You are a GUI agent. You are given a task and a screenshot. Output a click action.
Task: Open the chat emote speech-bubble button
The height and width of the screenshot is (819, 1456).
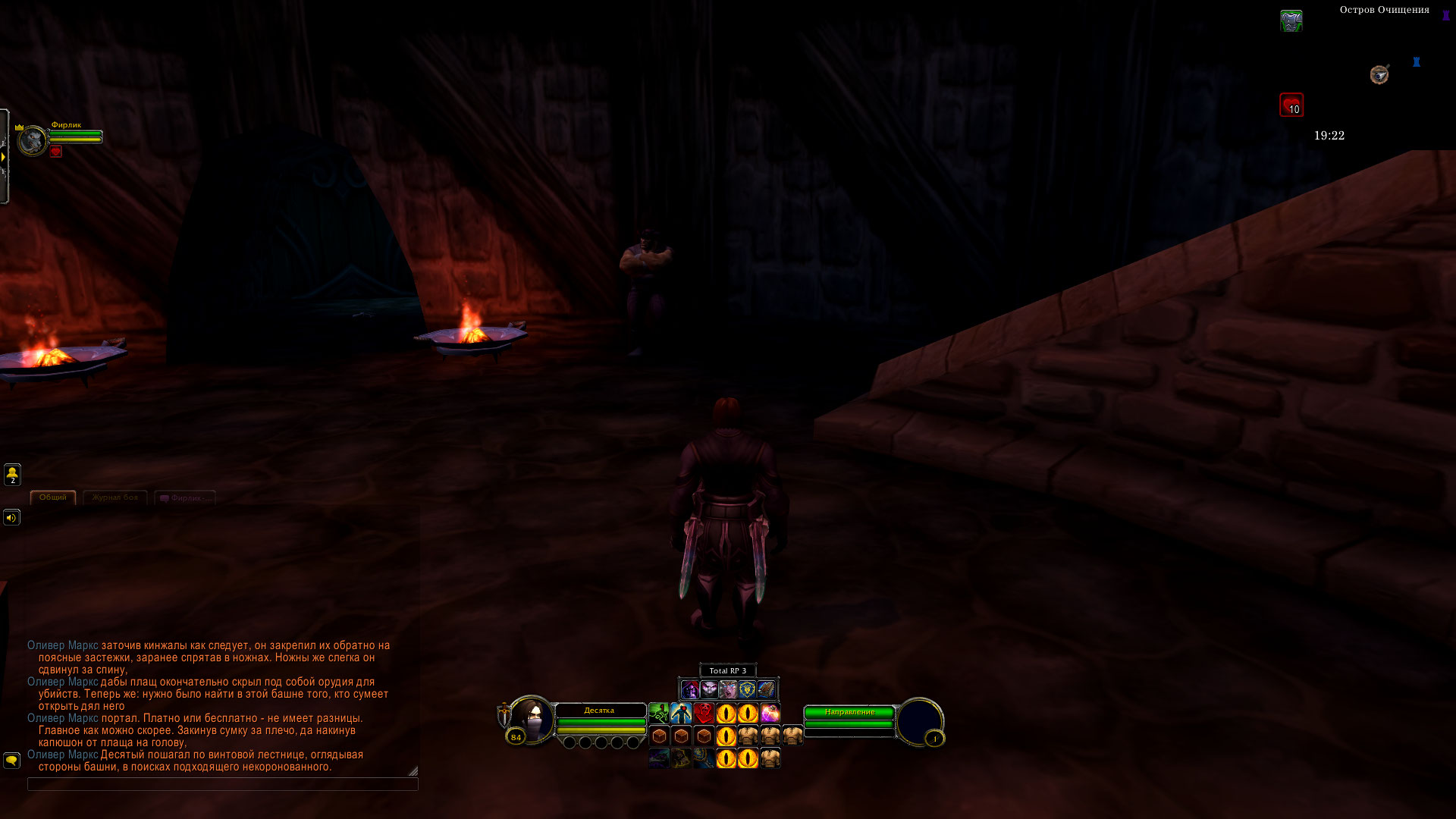tap(11, 760)
